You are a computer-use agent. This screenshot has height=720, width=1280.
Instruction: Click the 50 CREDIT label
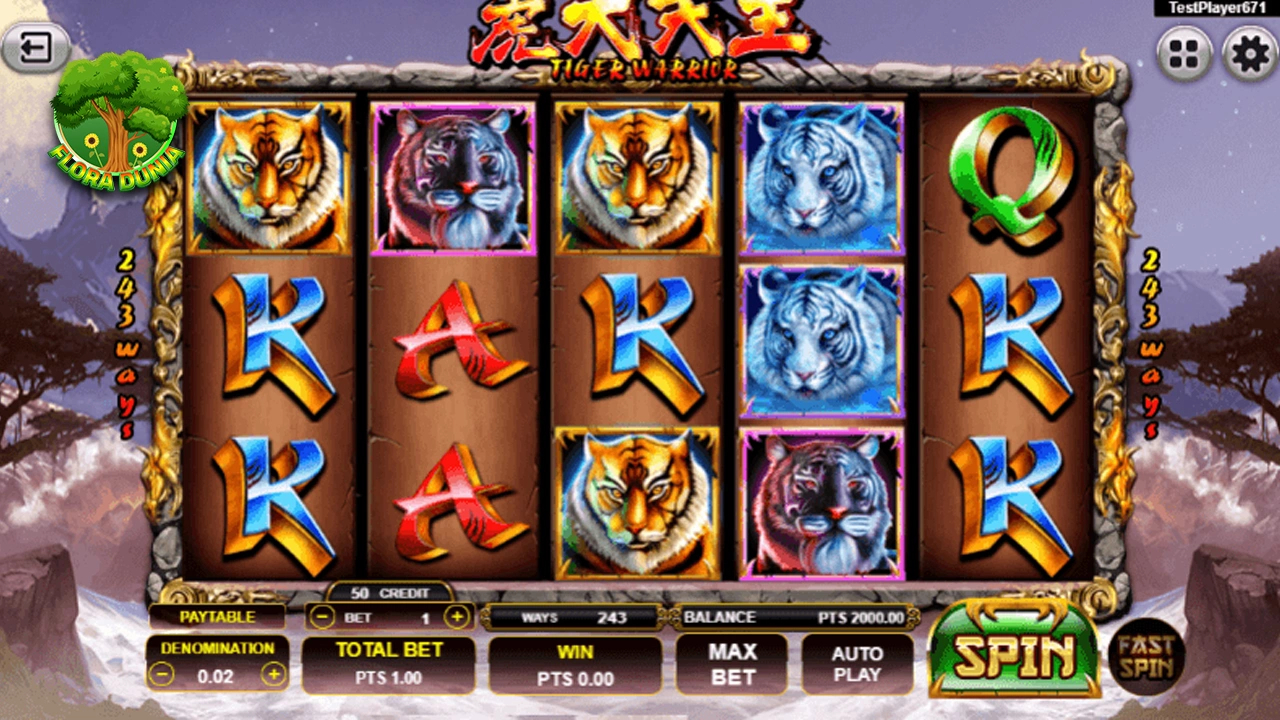(390, 591)
